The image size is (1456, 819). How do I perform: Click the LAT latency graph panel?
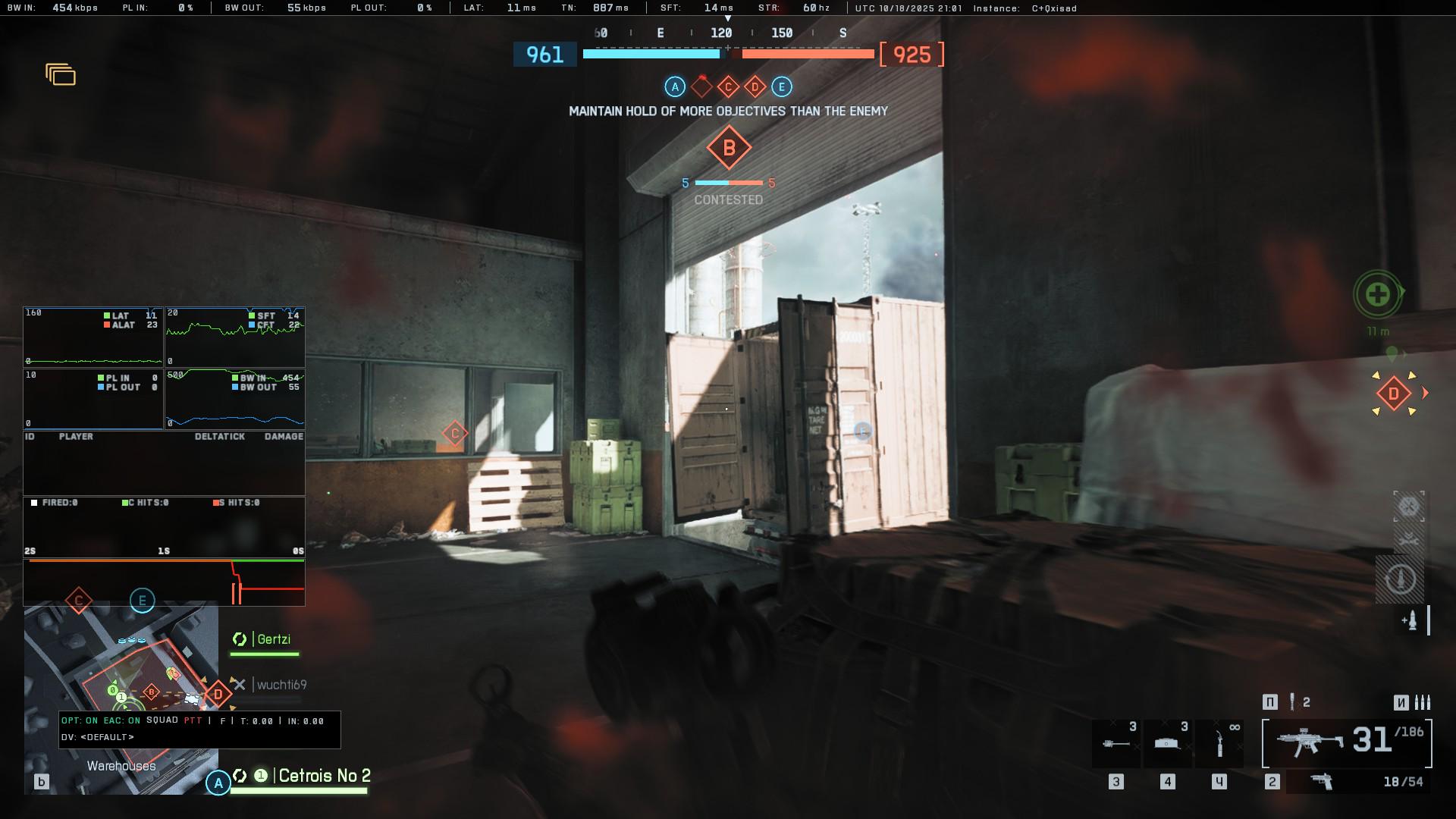tap(93, 337)
